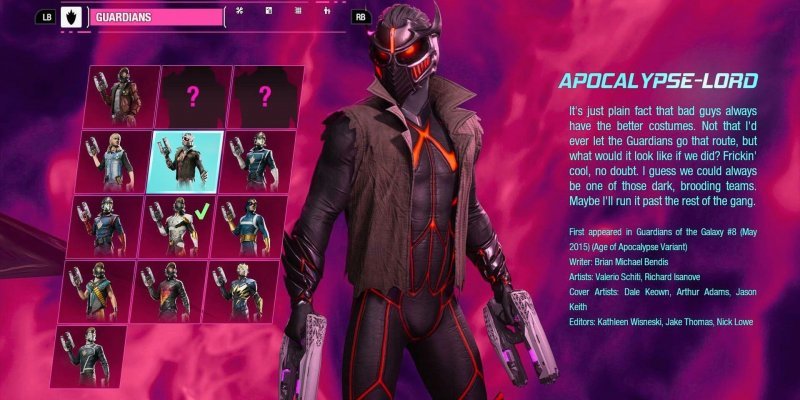Select the Guardians emblem icon tab
The height and width of the screenshot is (400, 800).
[71, 17]
